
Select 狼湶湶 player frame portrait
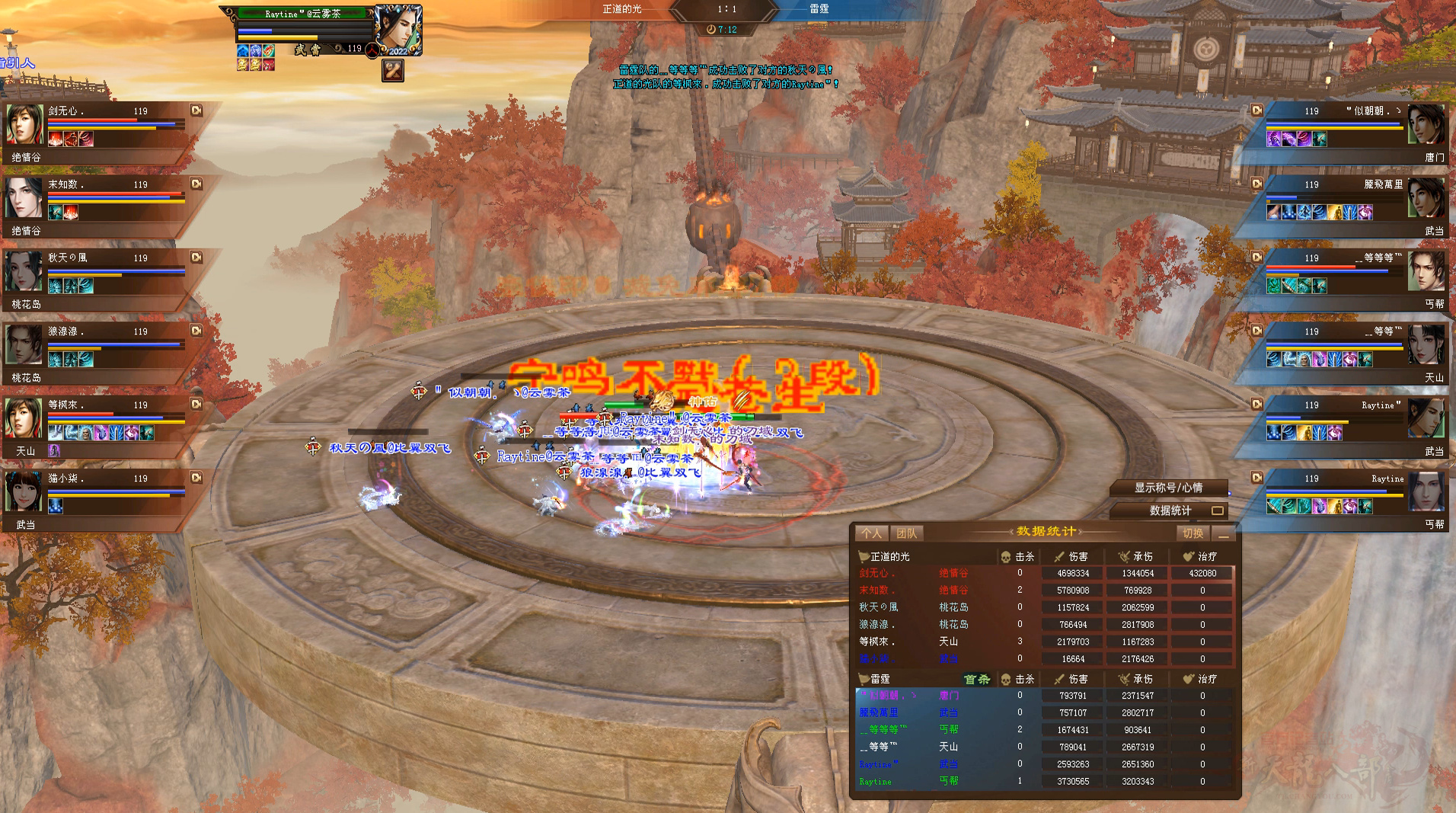tap(24, 344)
